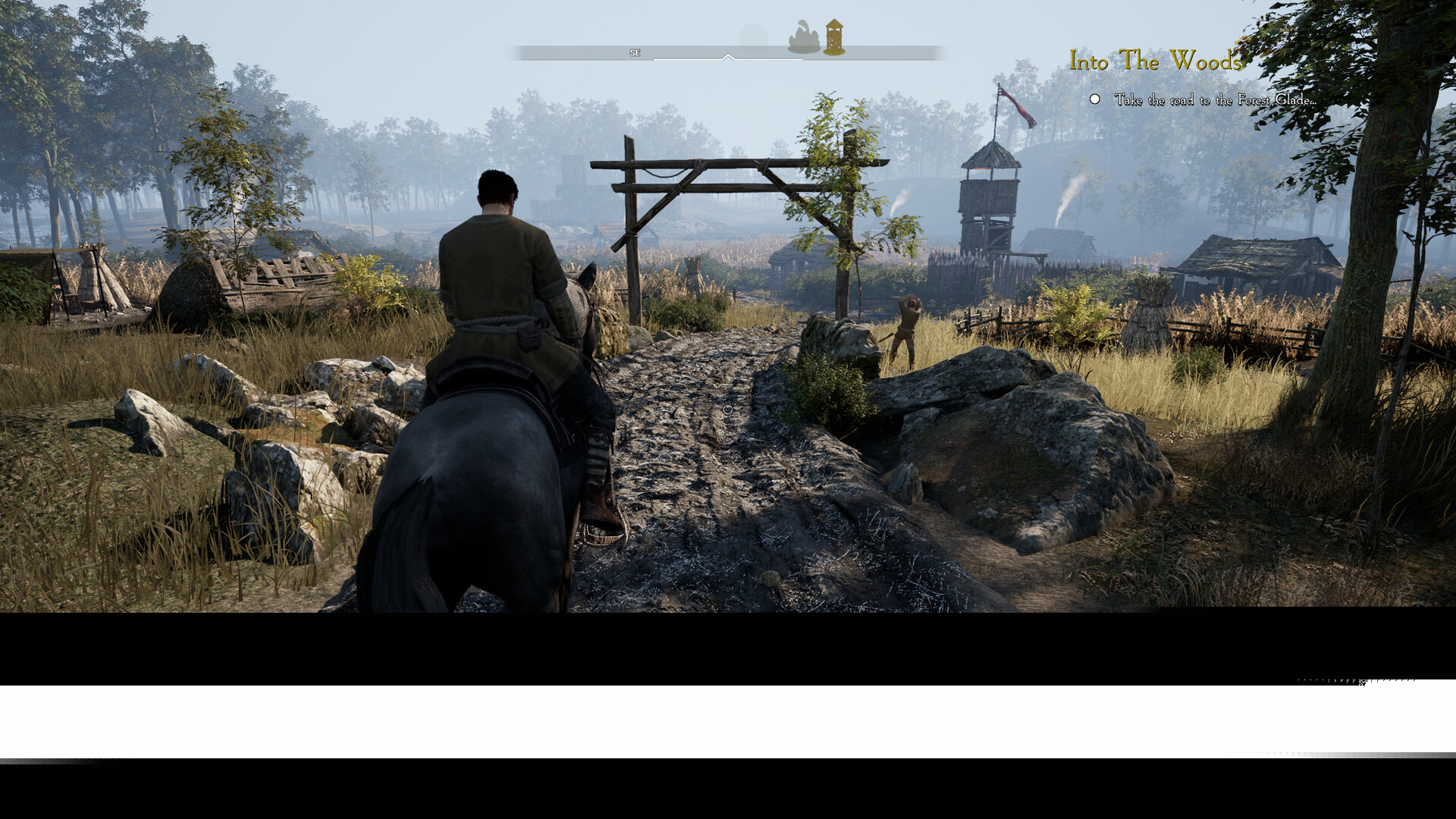
Task: Click the golden watchtower compass marker
Action: tap(834, 37)
